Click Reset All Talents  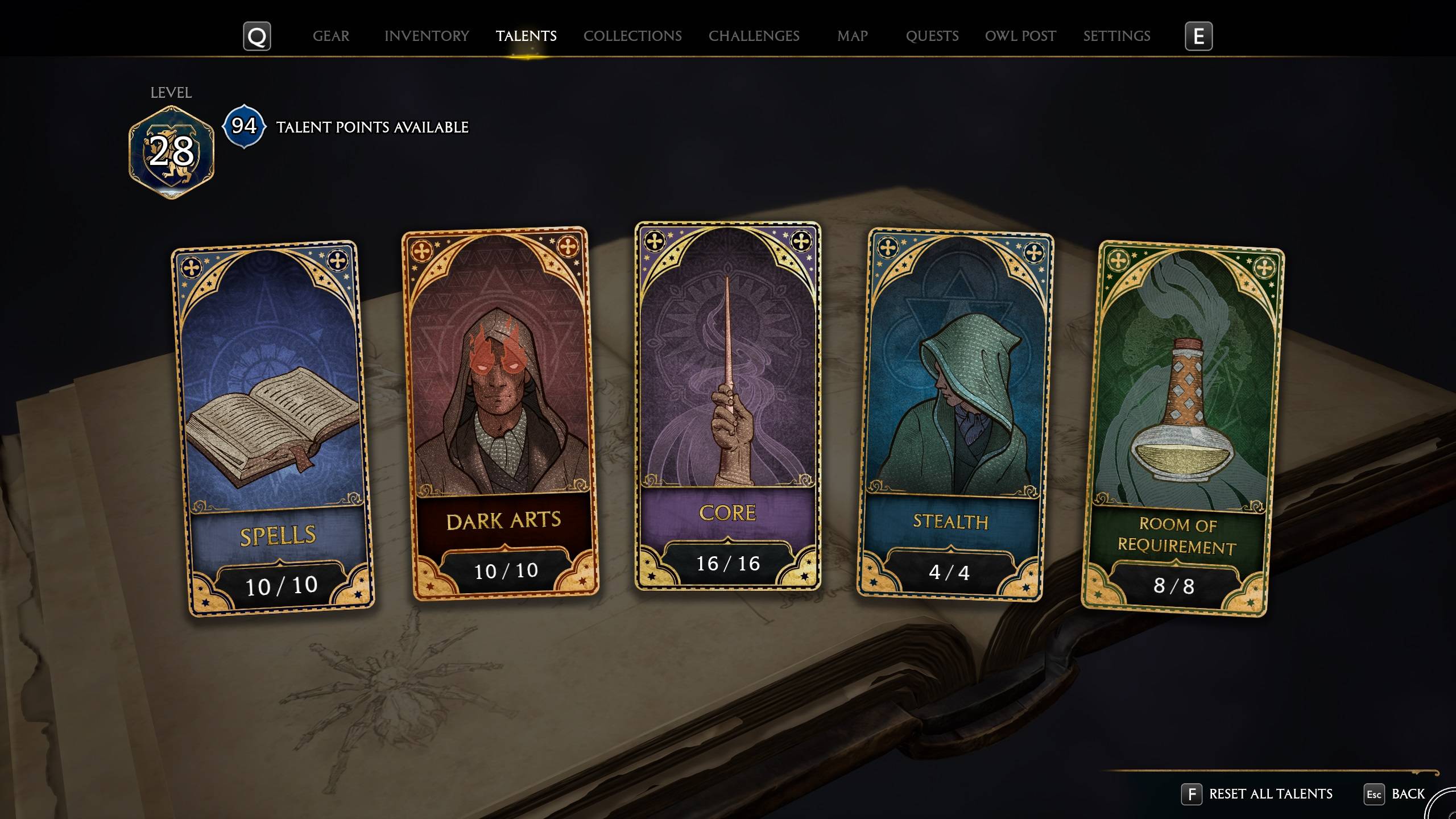(x=1269, y=794)
